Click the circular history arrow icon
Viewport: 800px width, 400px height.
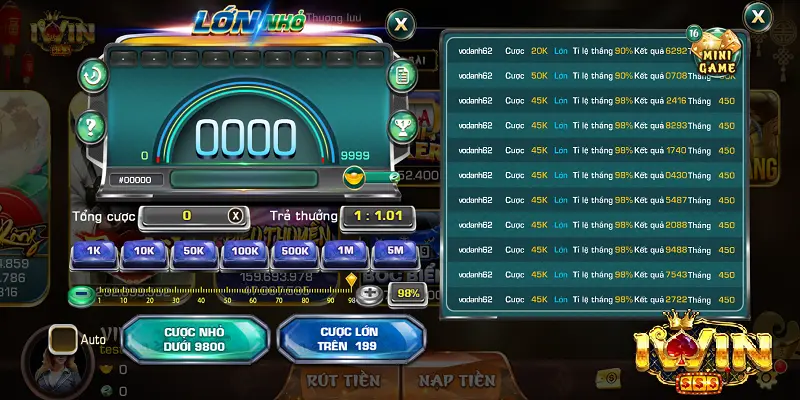click(93, 74)
